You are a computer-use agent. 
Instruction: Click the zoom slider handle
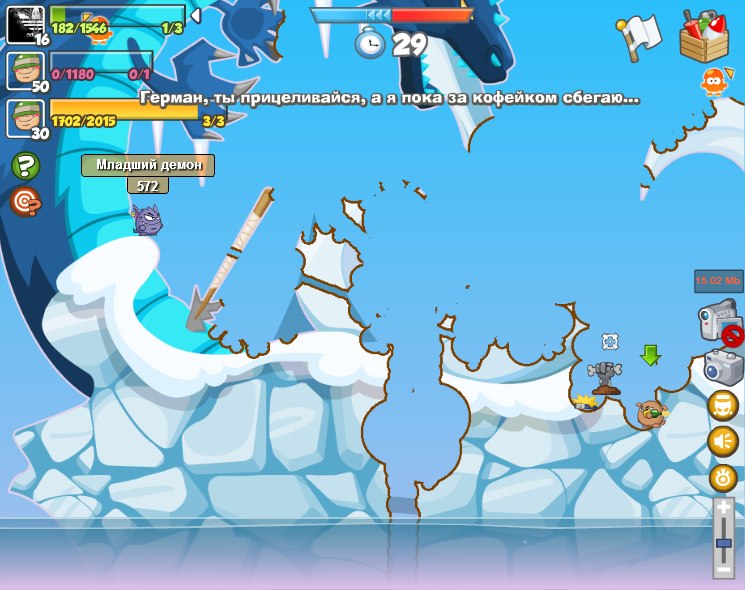pos(724,543)
